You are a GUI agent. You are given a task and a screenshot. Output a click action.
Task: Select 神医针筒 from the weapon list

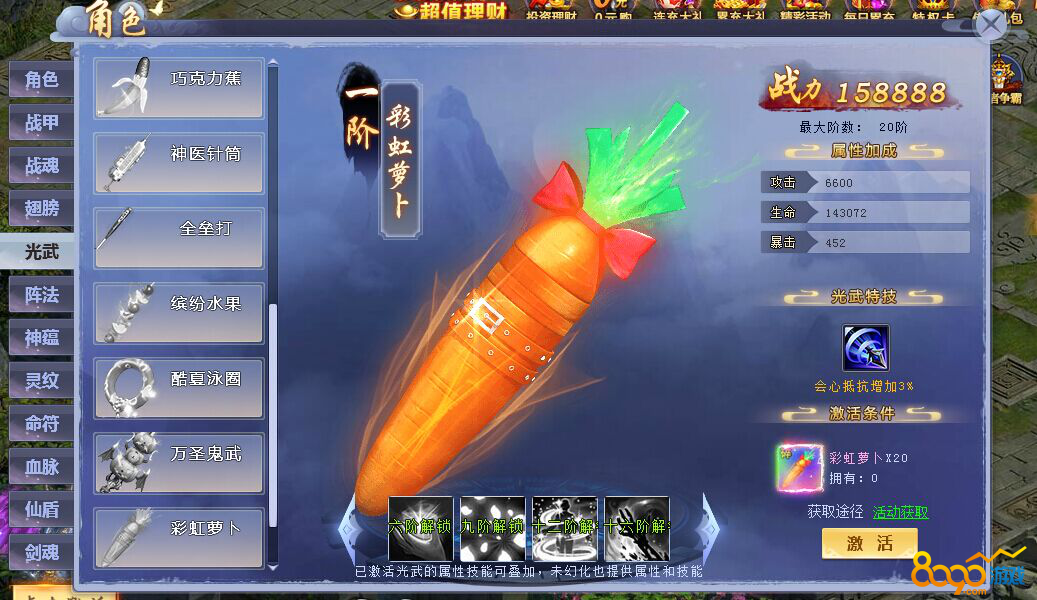point(180,163)
